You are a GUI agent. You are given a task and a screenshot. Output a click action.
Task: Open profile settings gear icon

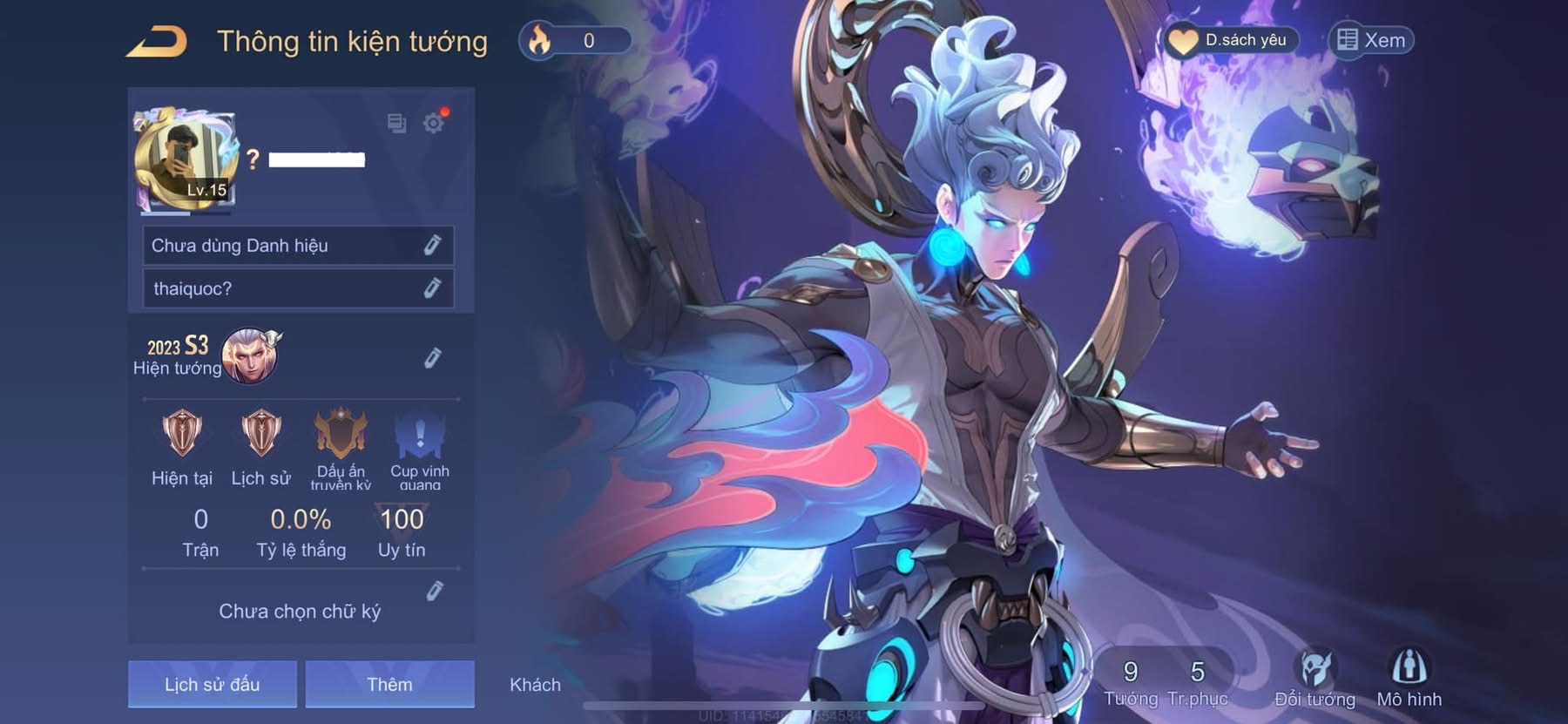pyautogui.click(x=433, y=123)
